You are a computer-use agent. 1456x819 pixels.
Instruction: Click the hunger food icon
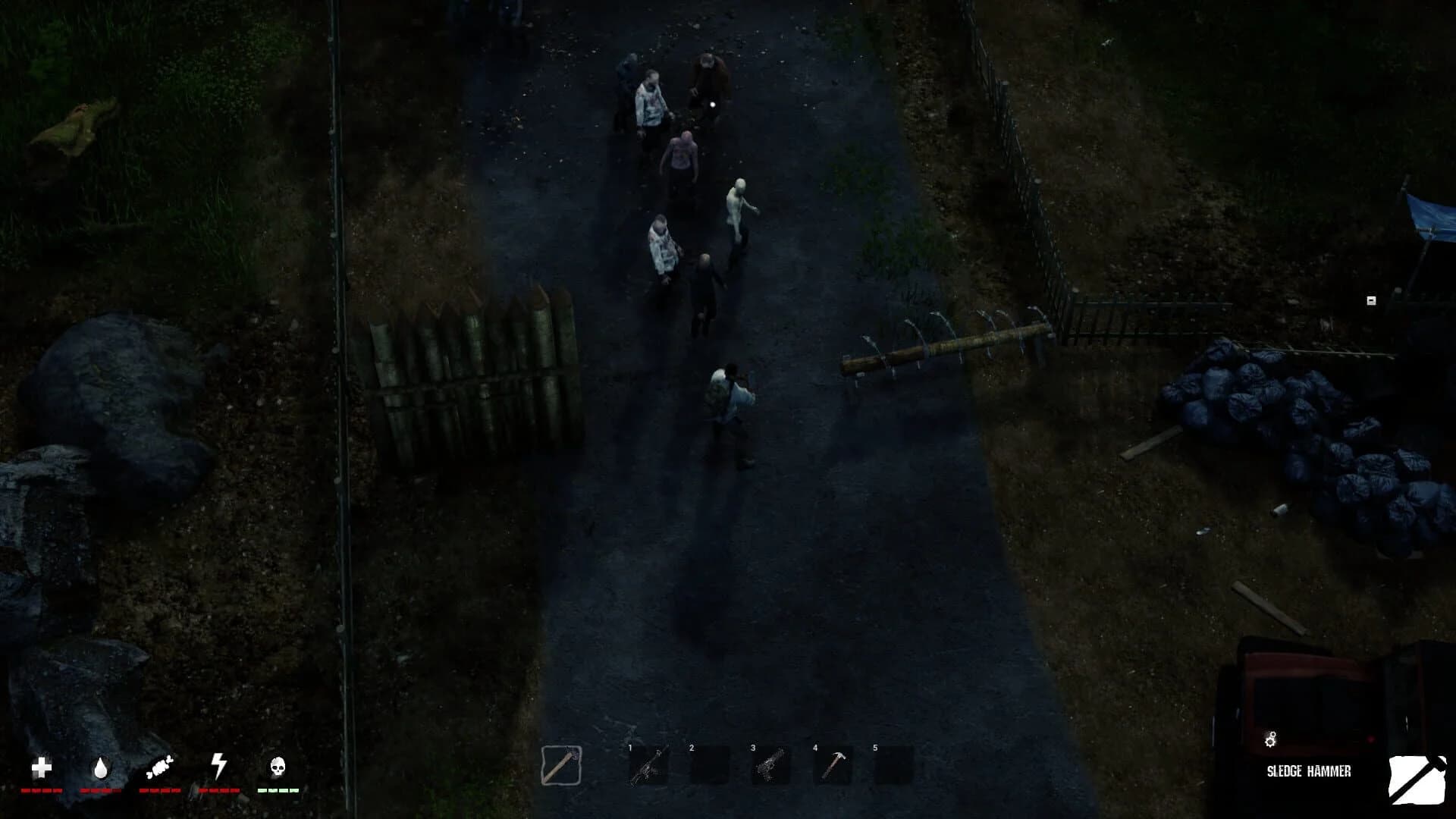(158, 767)
